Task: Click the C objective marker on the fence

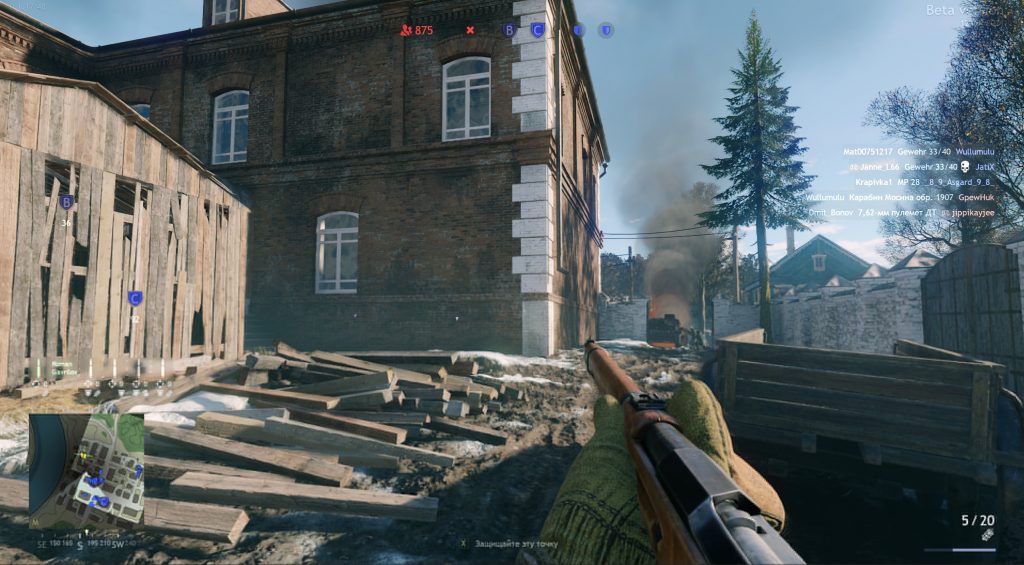Action: (x=135, y=298)
